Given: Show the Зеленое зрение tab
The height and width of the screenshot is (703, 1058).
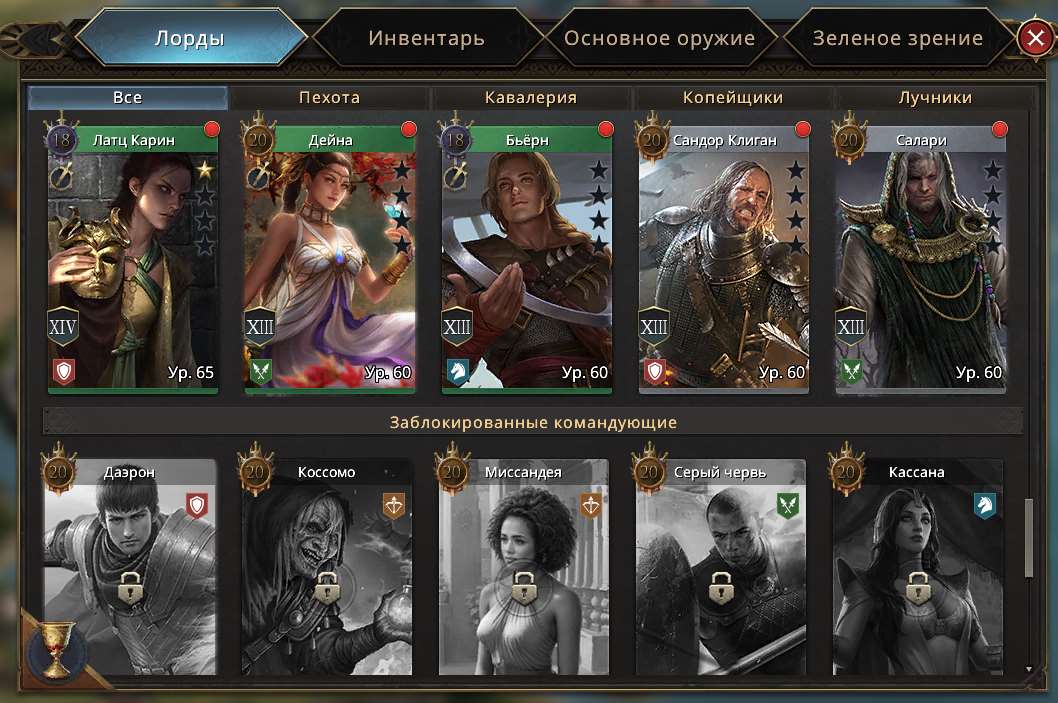Looking at the screenshot, I should (897, 39).
